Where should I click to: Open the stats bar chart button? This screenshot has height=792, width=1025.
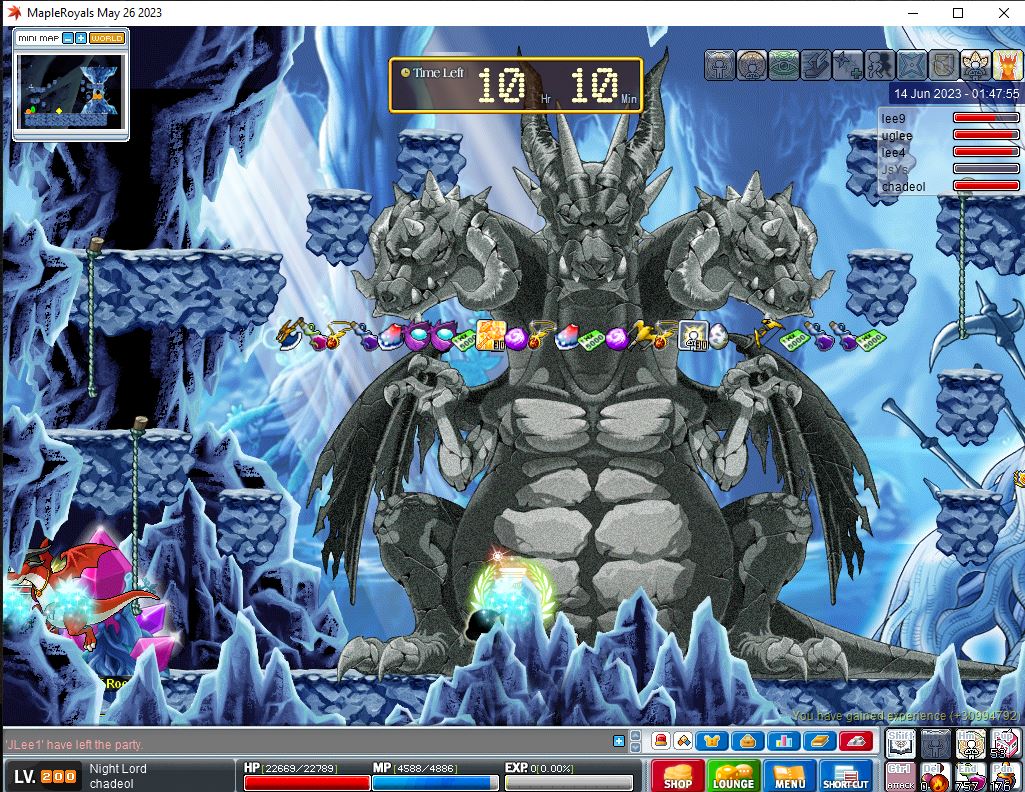780,741
